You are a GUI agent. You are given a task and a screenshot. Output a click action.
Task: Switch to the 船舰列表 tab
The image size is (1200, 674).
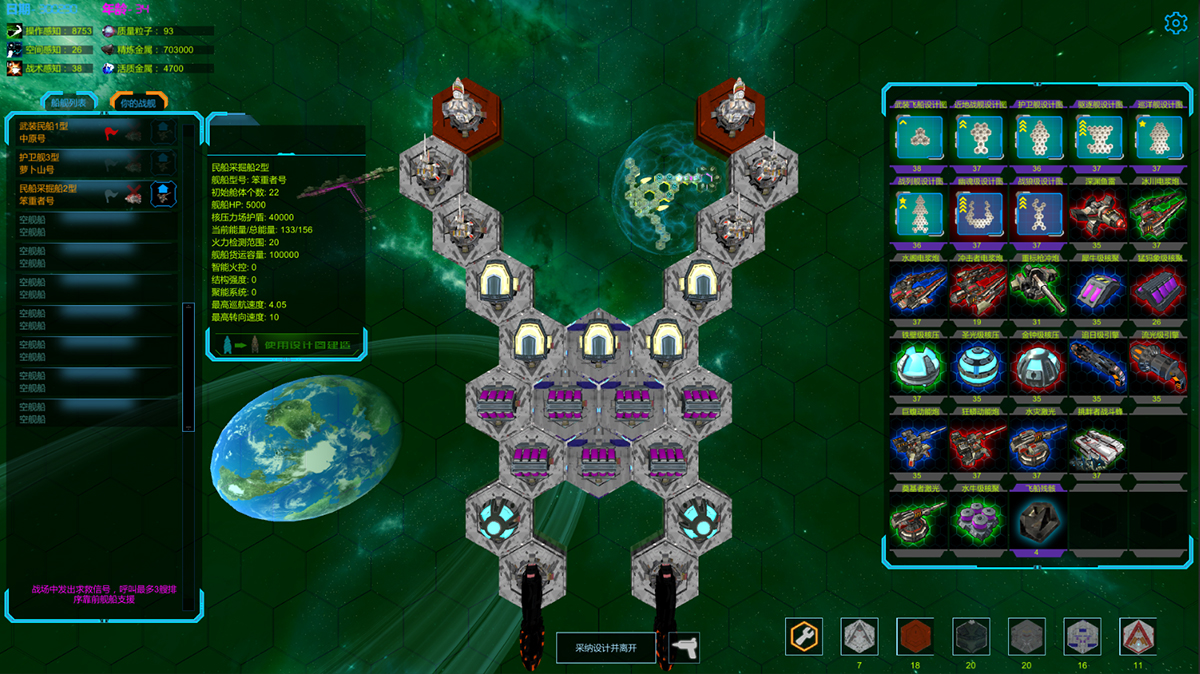69,102
